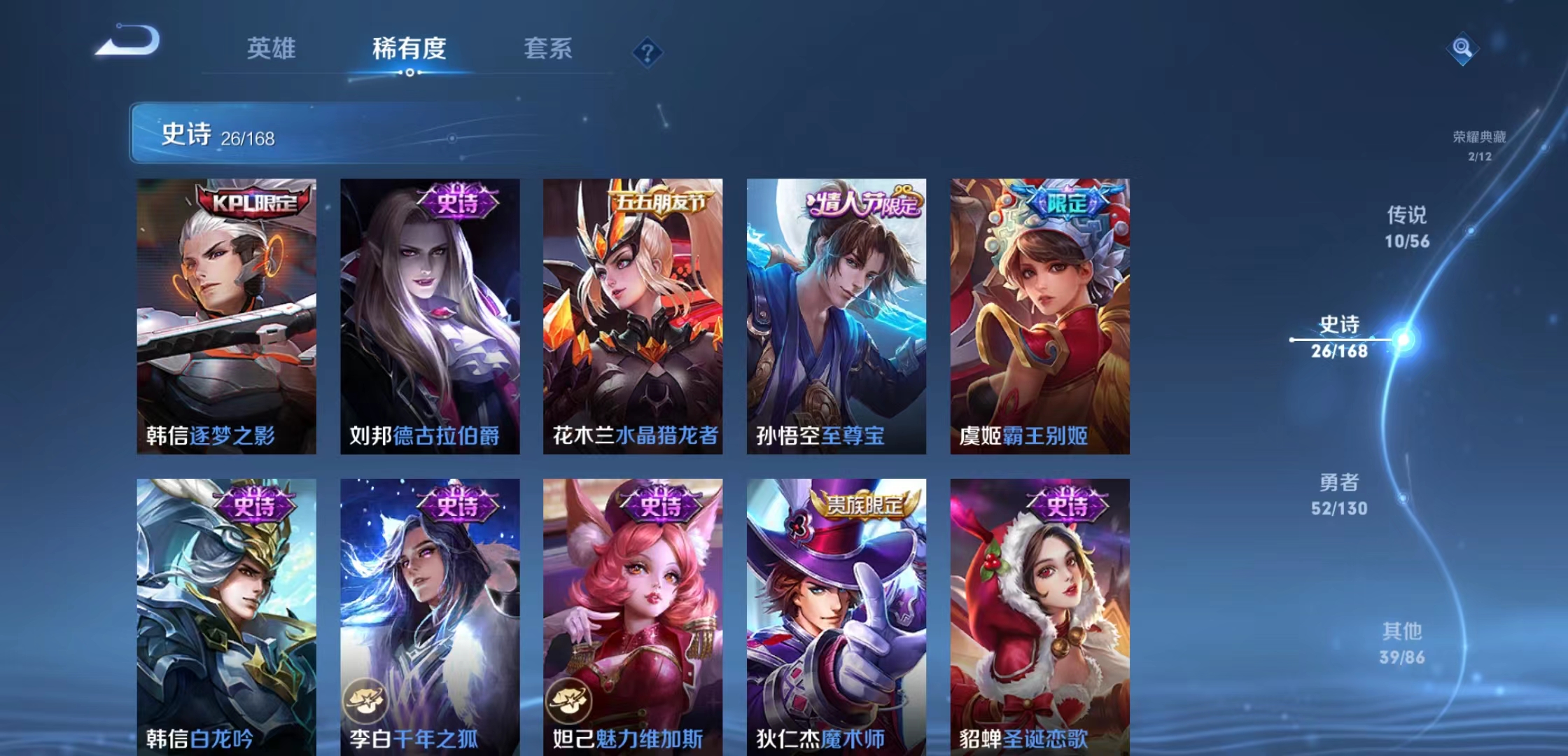Switch to the 英雄 tab
This screenshot has width=1568, height=756.
click(x=272, y=49)
